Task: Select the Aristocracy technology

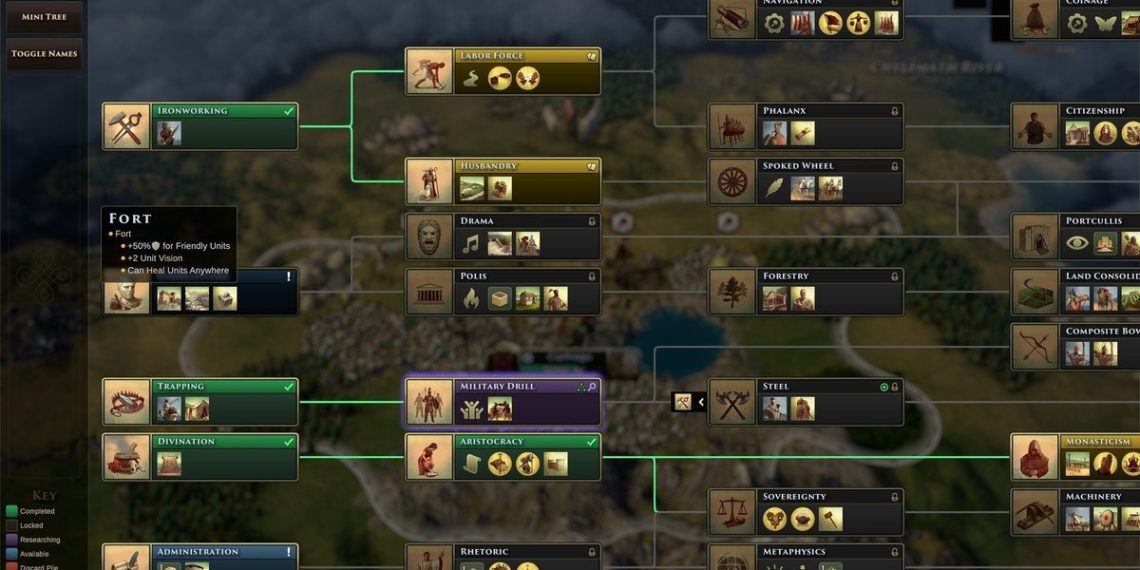Action: coord(502,457)
